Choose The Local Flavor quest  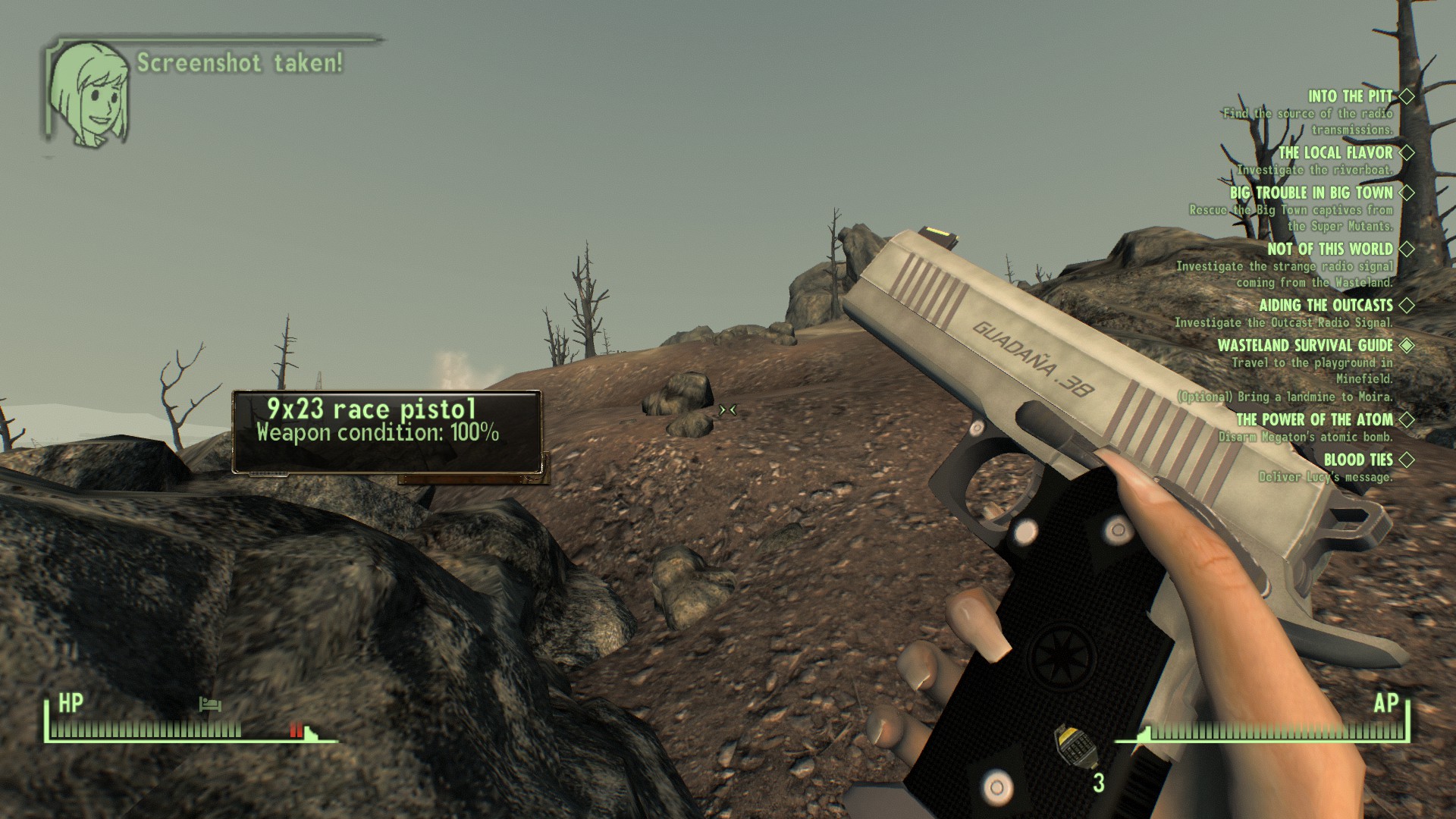(1335, 153)
